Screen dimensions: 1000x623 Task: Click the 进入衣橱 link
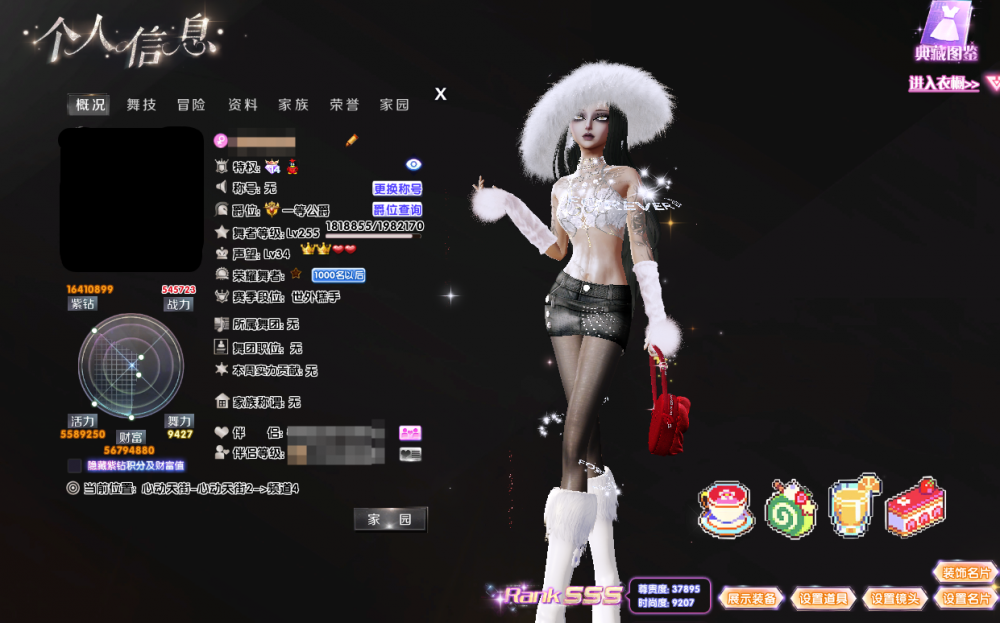click(943, 84)
